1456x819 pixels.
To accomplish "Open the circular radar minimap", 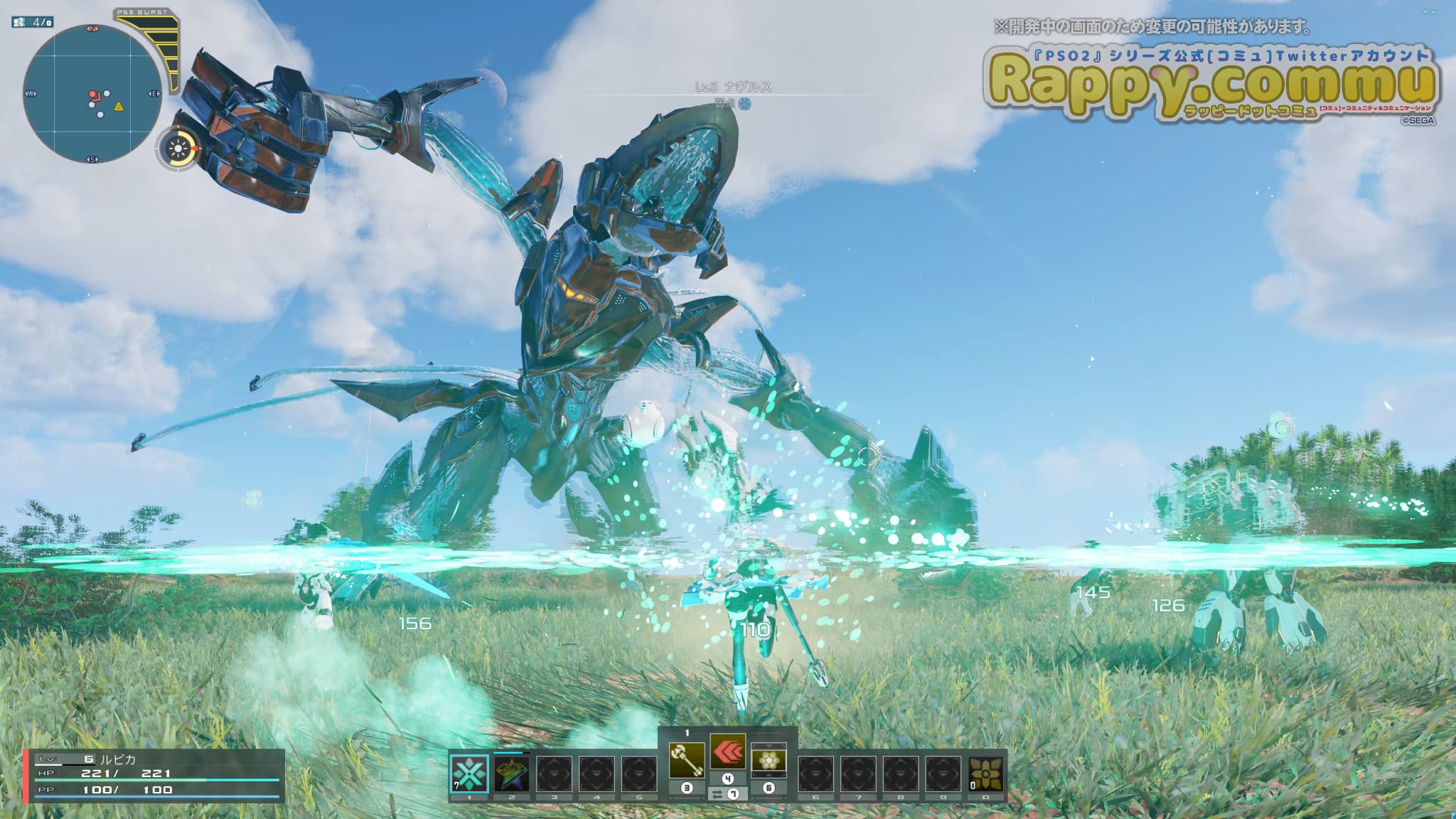I will coord(92,95).
